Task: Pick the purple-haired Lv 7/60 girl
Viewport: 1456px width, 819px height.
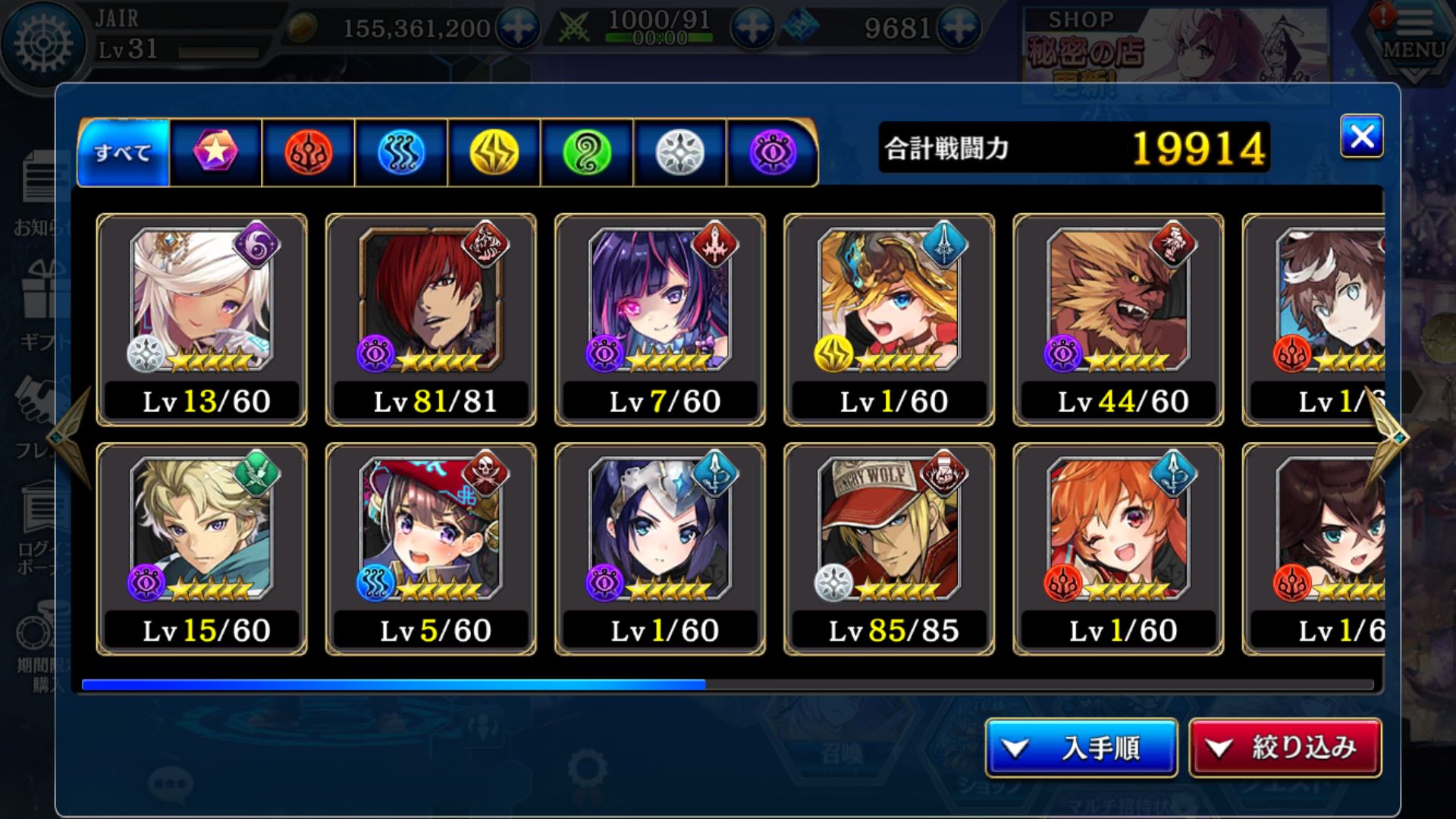Action: [660, 319]
